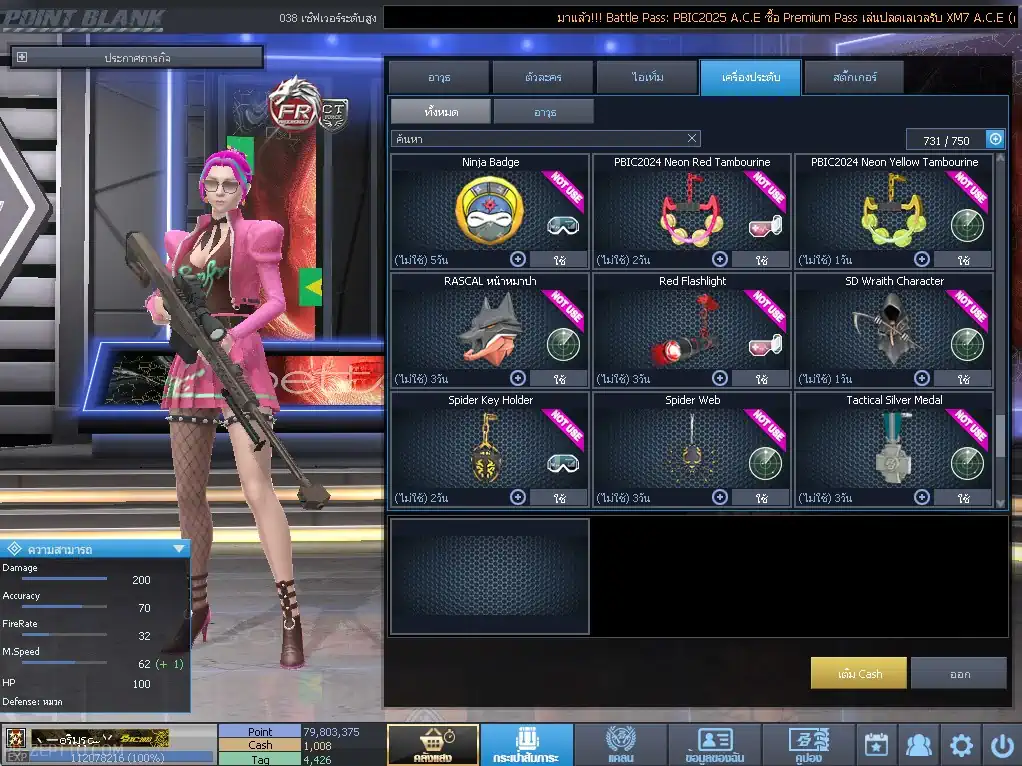The height and width of the screenshot is (766, 1022).
Task: Switch to the ตัวละคร (character) tab
Action: pyautogui.click(x=543, y=77)
